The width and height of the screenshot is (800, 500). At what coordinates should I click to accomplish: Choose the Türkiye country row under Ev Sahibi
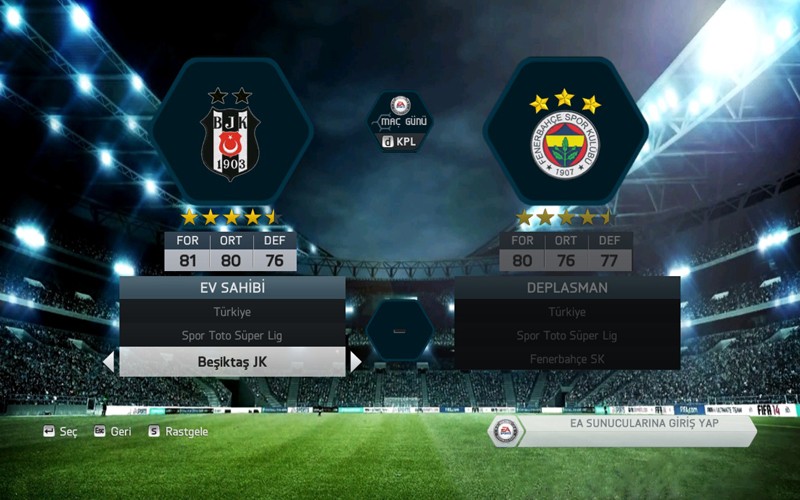click(232, 312)
